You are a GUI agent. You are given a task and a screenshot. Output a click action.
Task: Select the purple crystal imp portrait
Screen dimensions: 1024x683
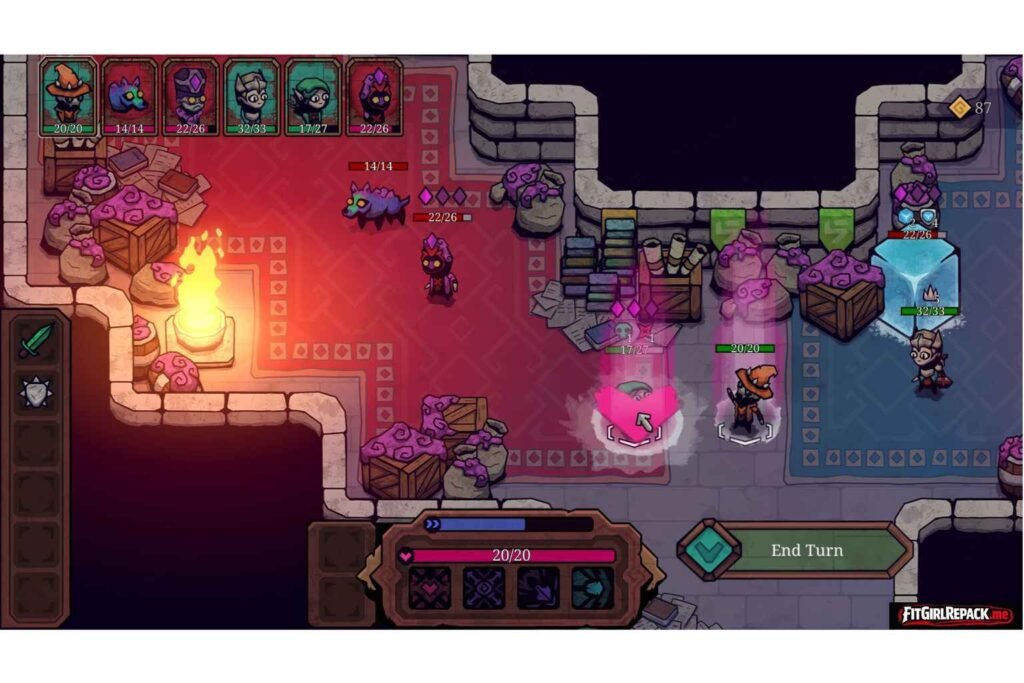pos(374,96)
